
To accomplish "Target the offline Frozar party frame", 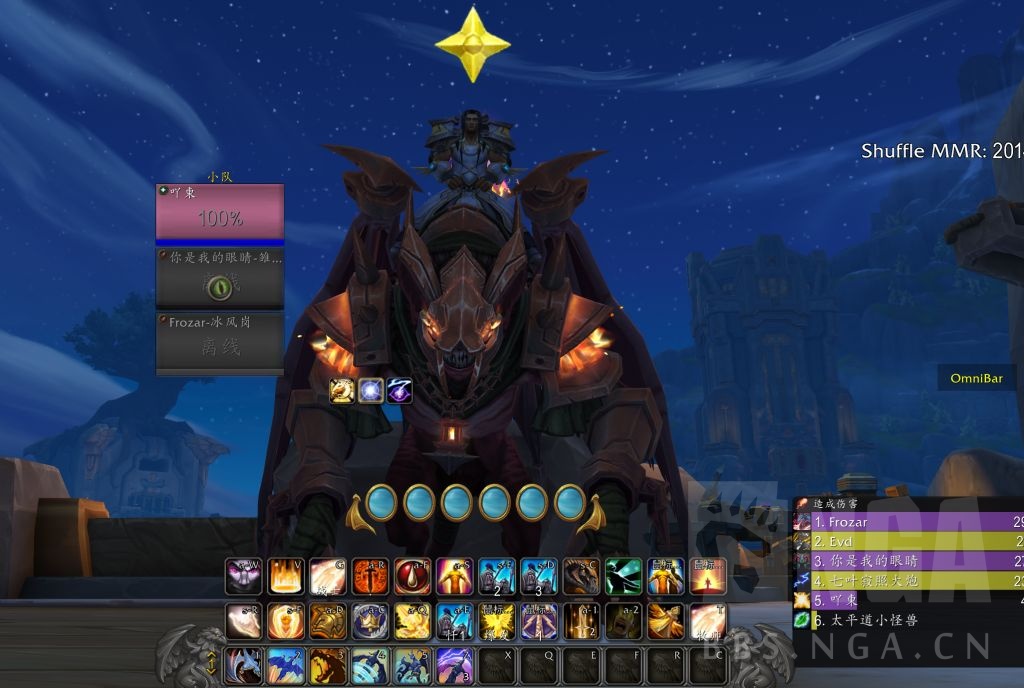I will click(x=220, y=344).
